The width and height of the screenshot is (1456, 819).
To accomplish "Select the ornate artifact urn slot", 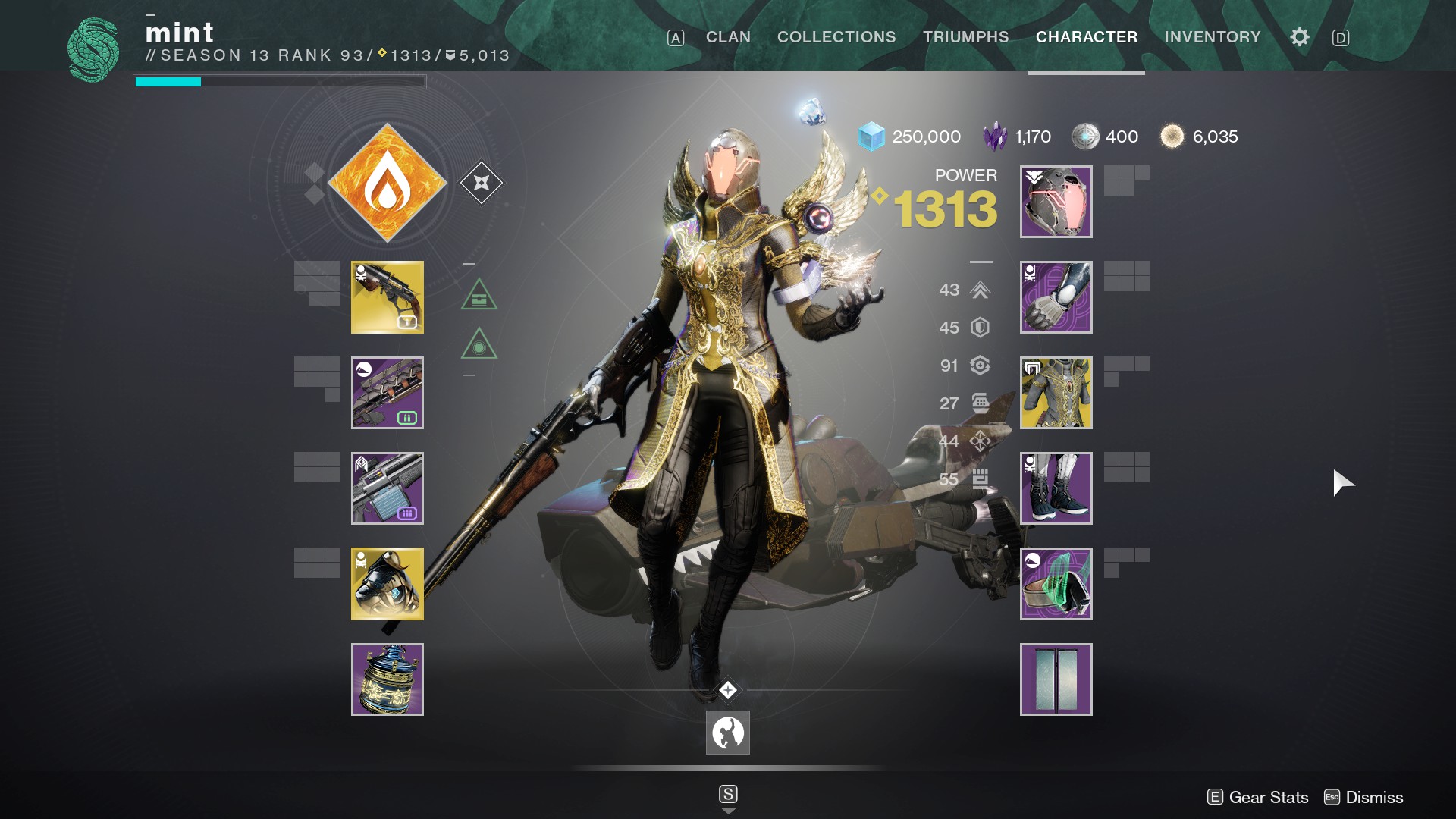I will click(x=388, y=679).
